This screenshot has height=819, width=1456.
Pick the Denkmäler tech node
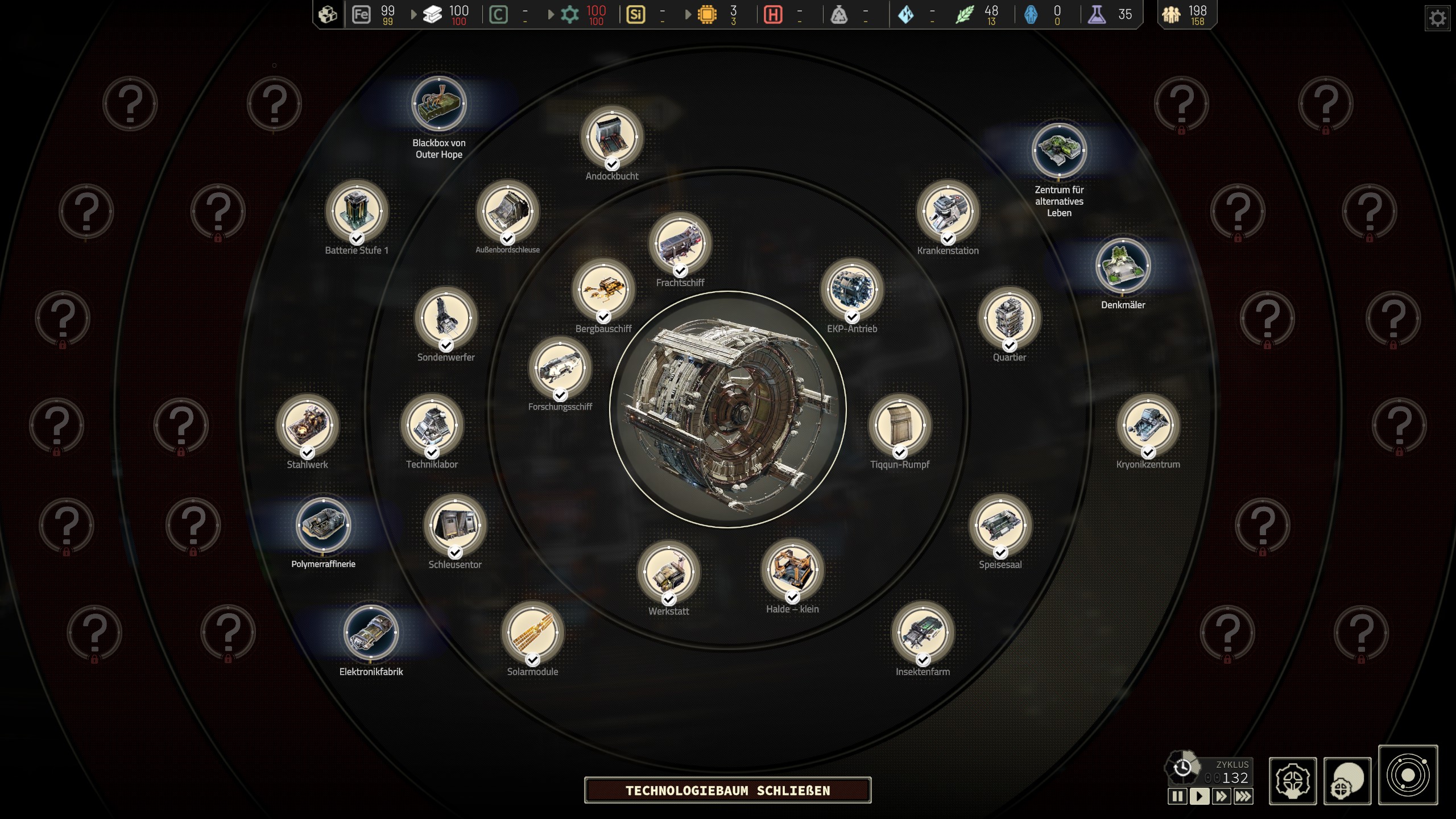tap(1123, 265)
